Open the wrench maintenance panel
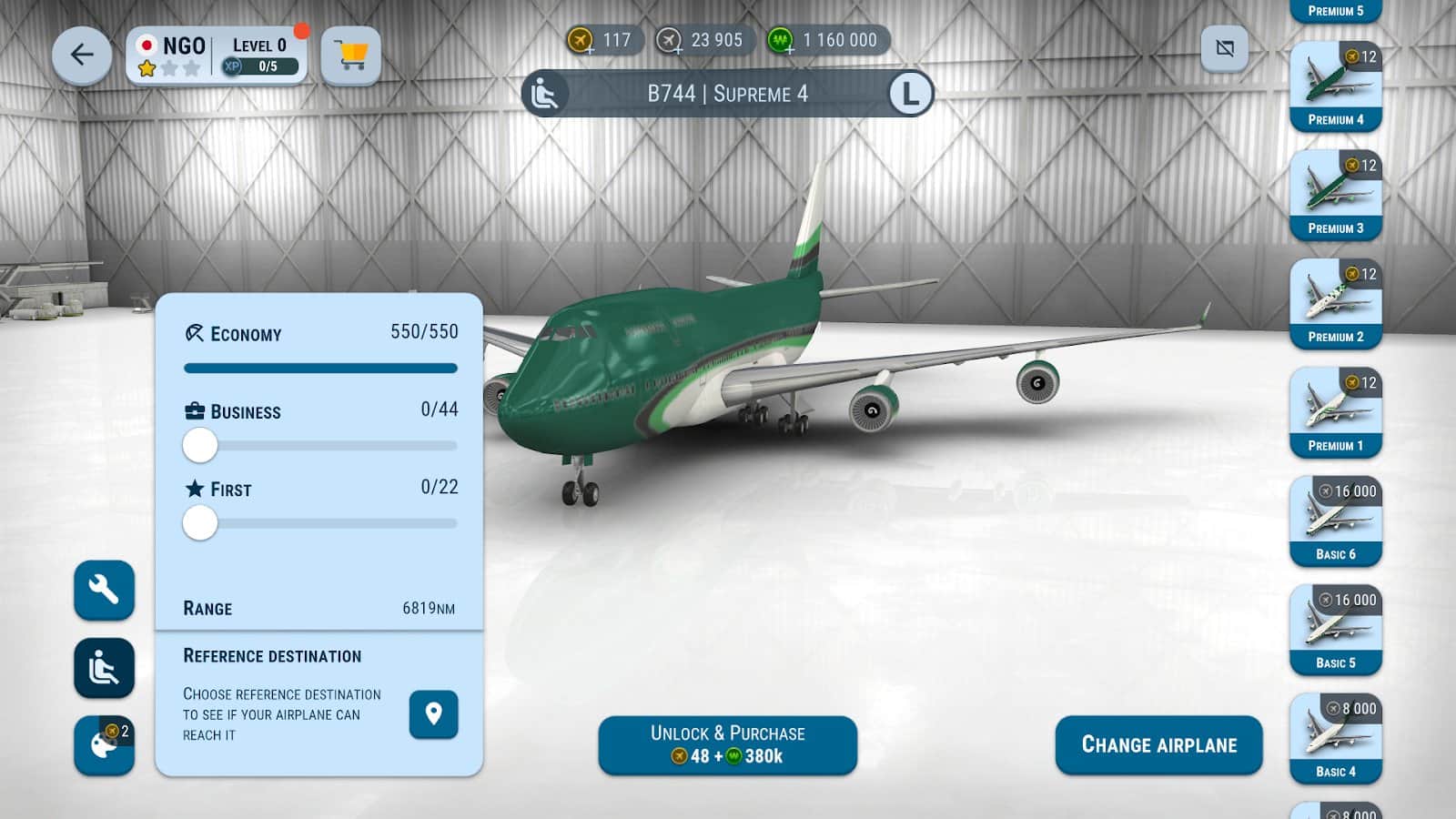Viewport: 1456px width, 819px height. [x=104, y=591]
